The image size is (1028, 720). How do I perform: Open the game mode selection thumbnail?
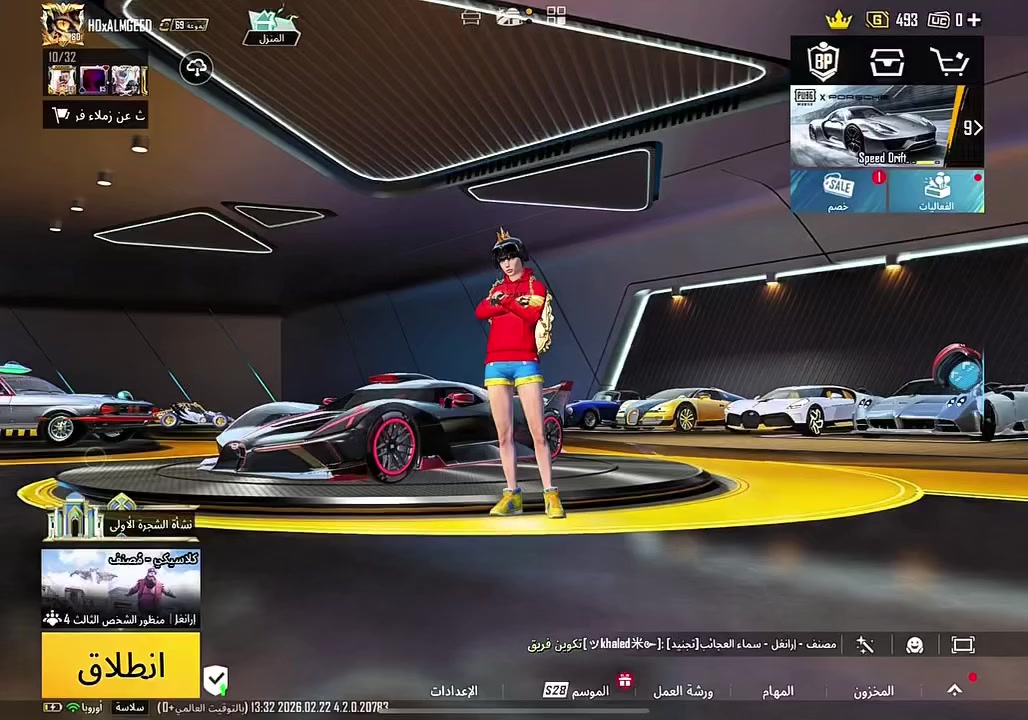pos(121,588)
